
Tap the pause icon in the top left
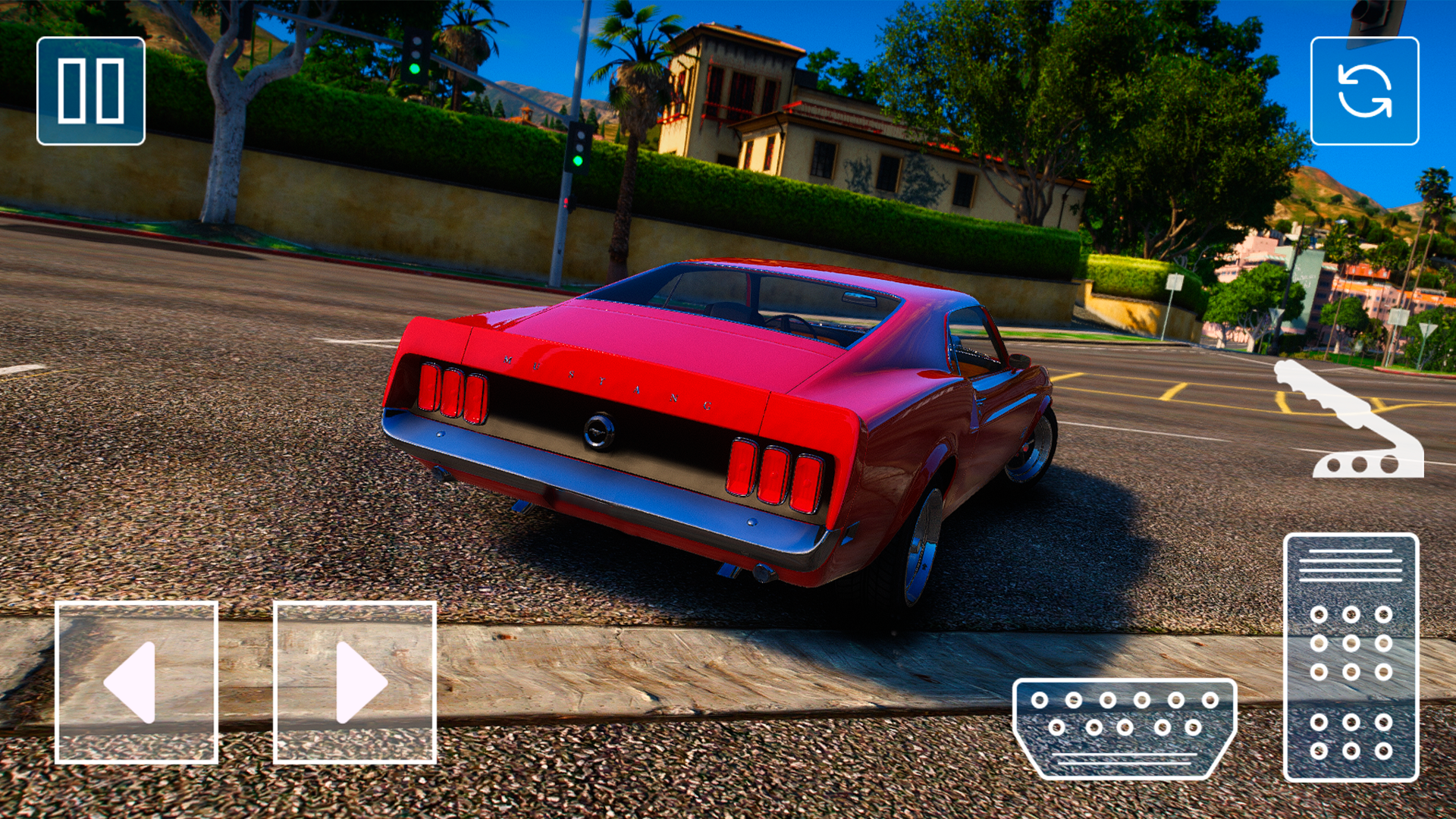(x=90, y=91)
